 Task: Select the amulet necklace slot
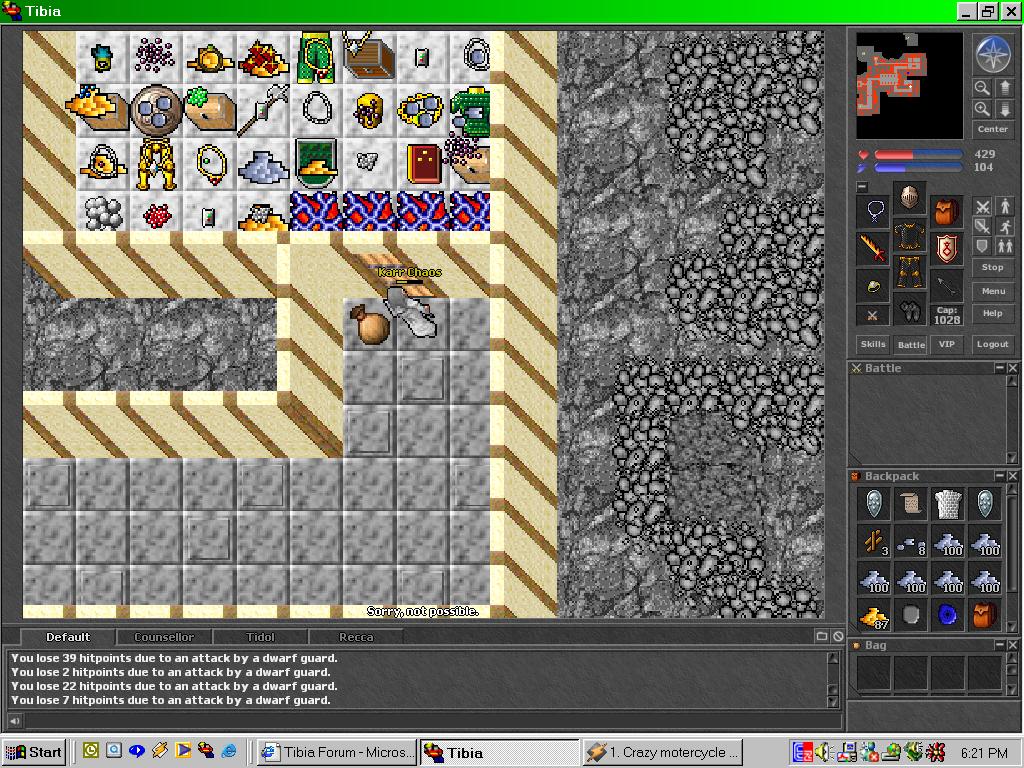pos(873,212)
